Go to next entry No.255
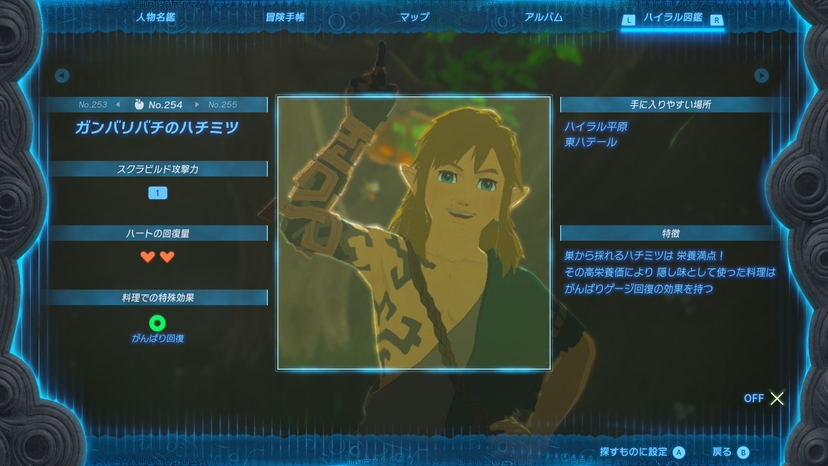 coord(222,104)
